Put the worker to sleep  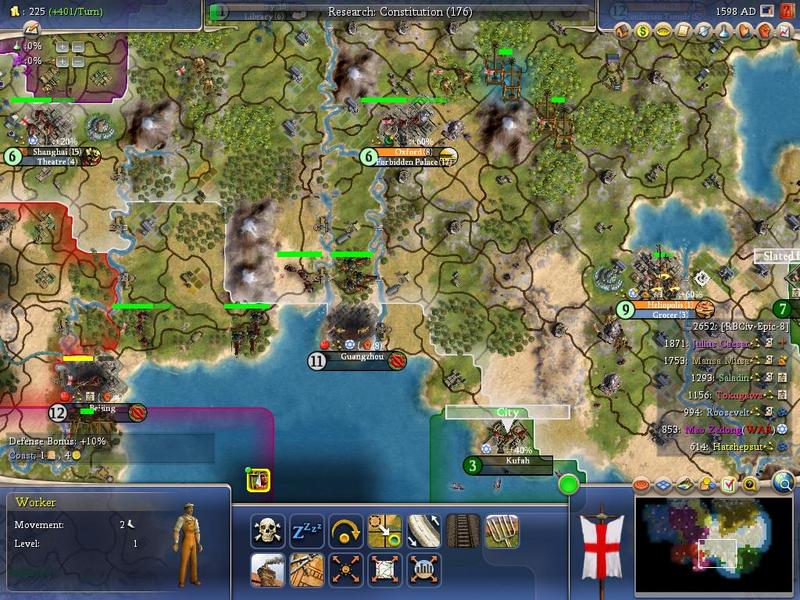[x=304, y=531]
